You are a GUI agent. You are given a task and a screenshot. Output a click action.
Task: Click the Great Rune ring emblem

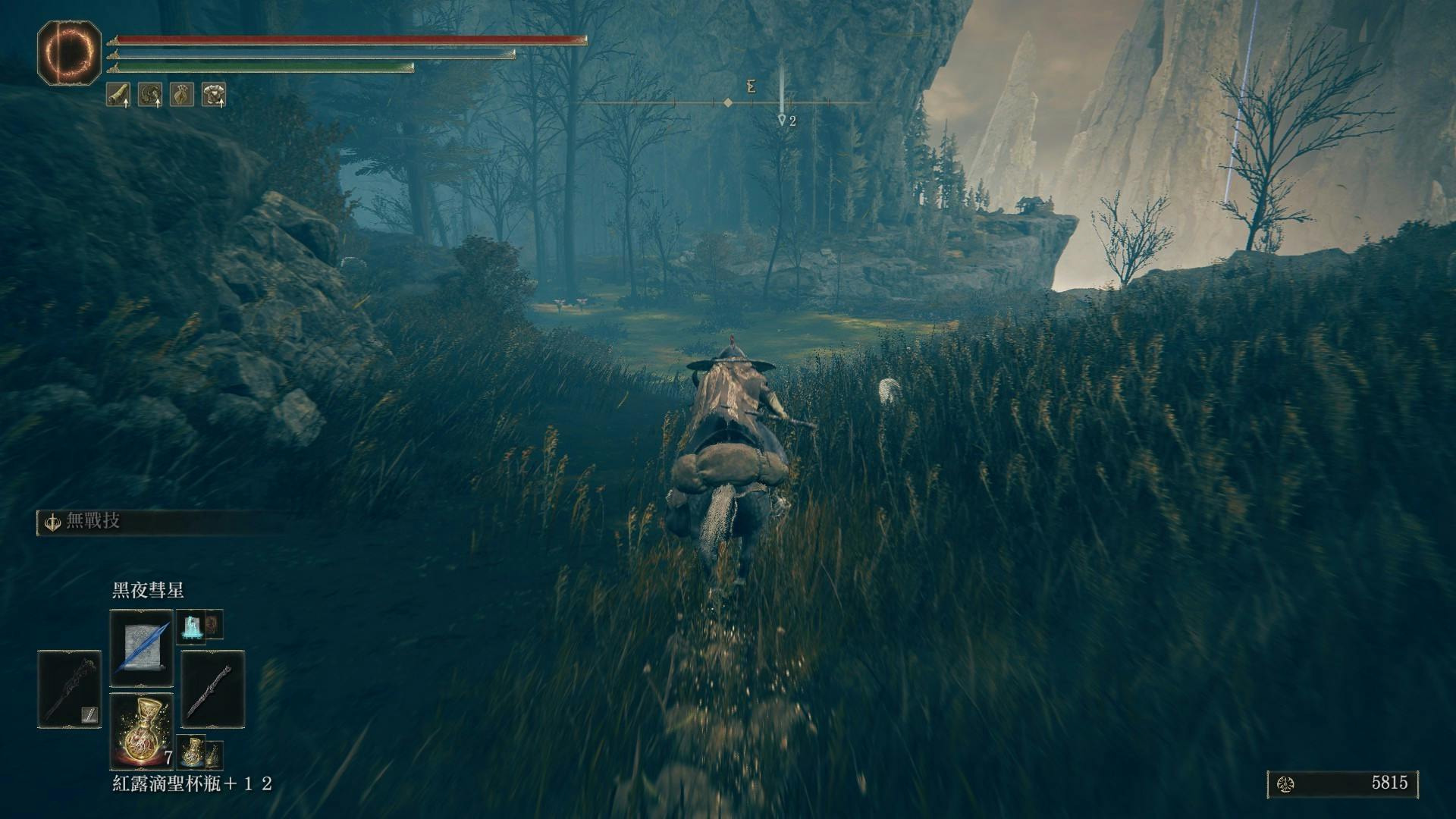tap(70, 53)
